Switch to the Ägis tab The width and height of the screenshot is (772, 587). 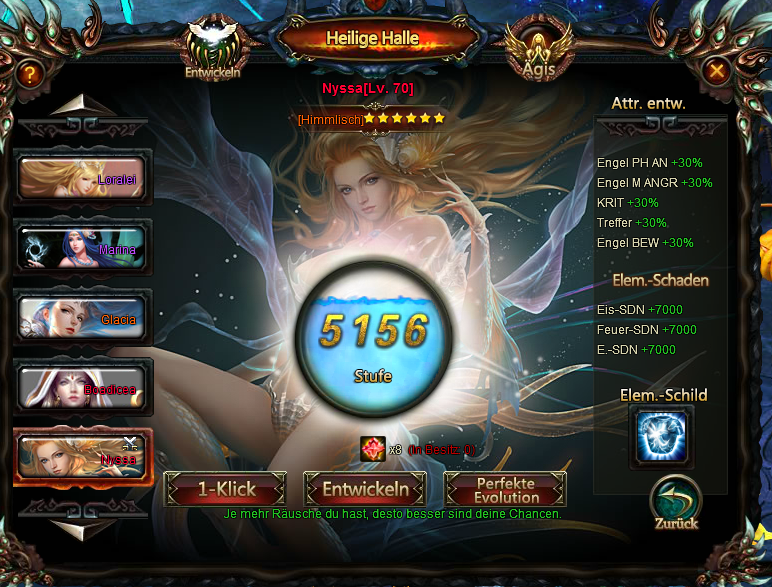539,51
